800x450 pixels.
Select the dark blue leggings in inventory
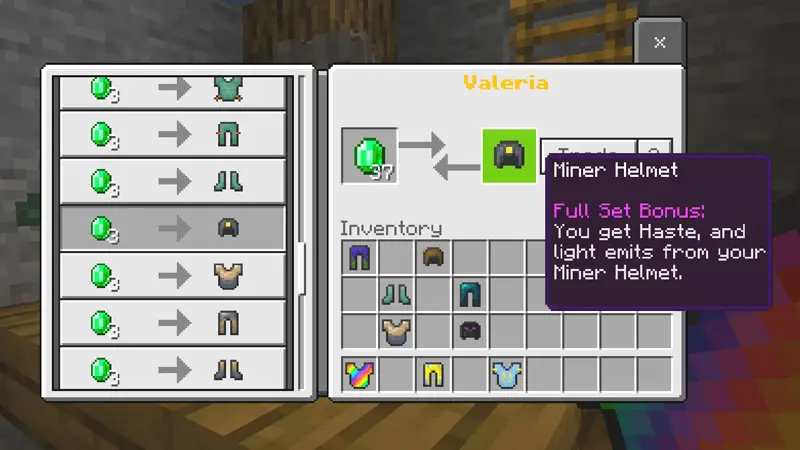click(x=360, y=257)
